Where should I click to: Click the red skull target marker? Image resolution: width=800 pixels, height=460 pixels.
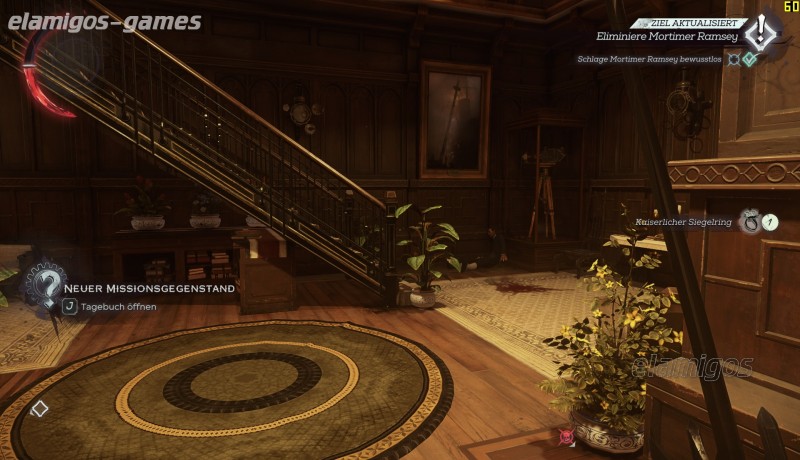tap(567, 436)
